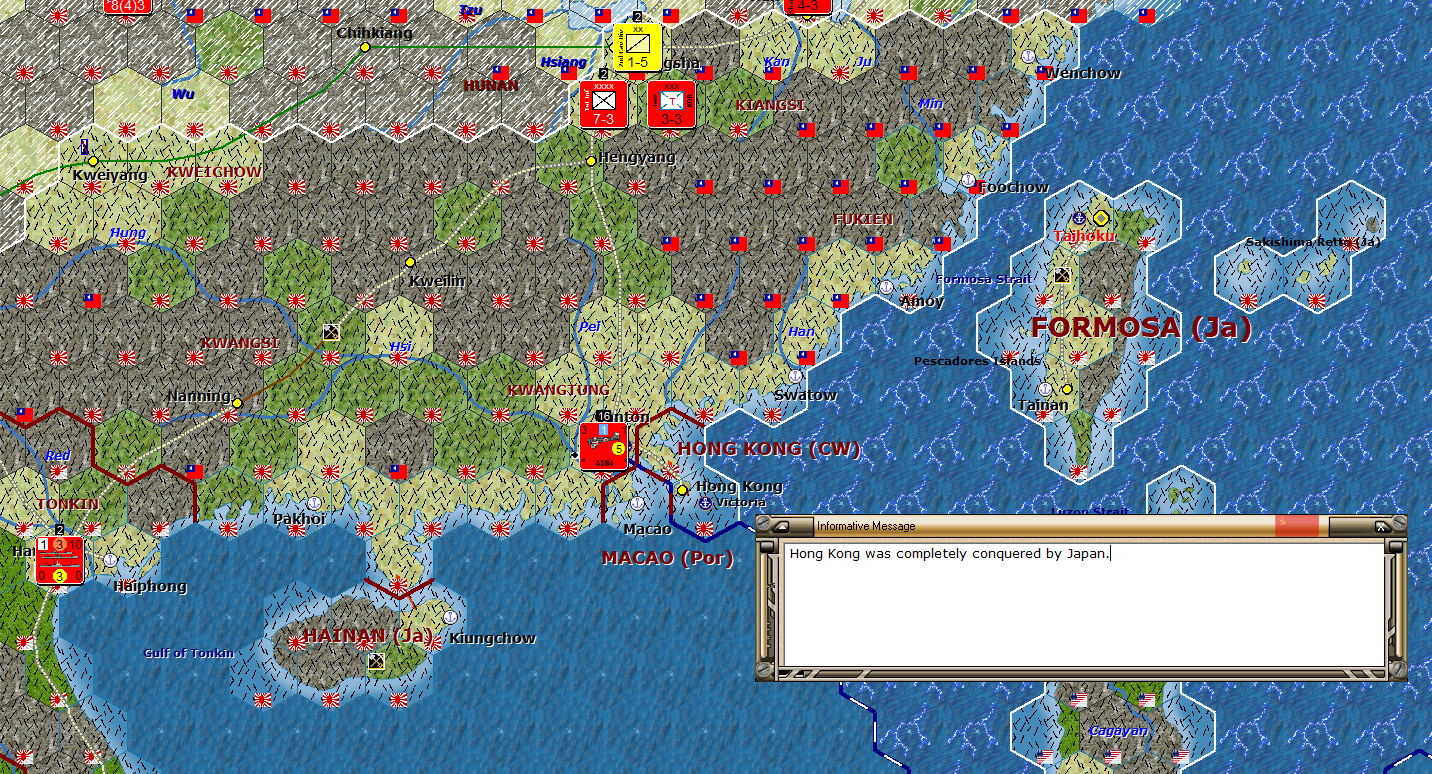Image resolution: width=1432 pixels, height=774 pixels.
Task: Select the red 7-3 Chinese army counter
Action: coord(604,105)
